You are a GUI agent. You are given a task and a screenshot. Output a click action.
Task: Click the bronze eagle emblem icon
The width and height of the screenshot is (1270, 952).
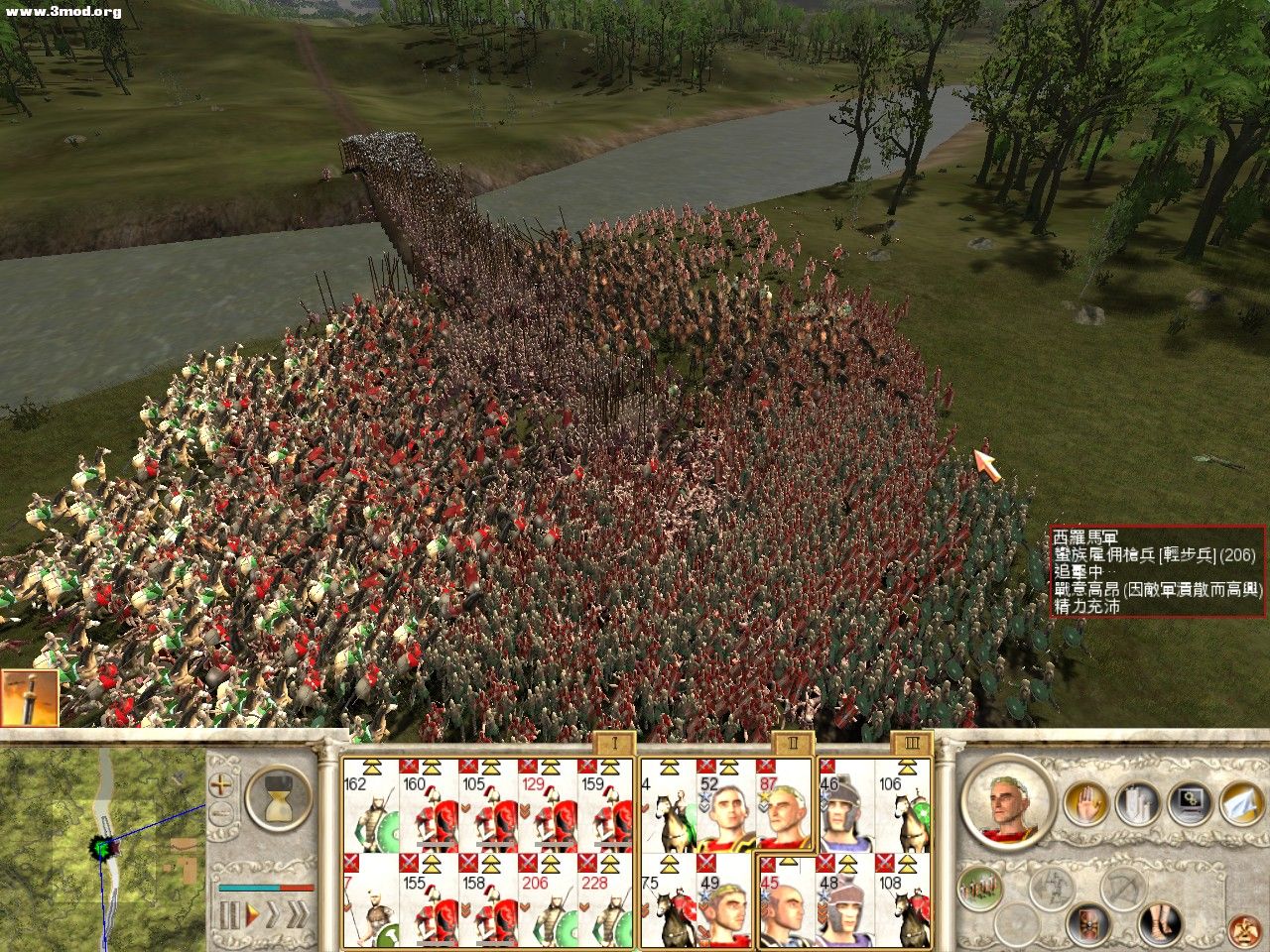1244,930
